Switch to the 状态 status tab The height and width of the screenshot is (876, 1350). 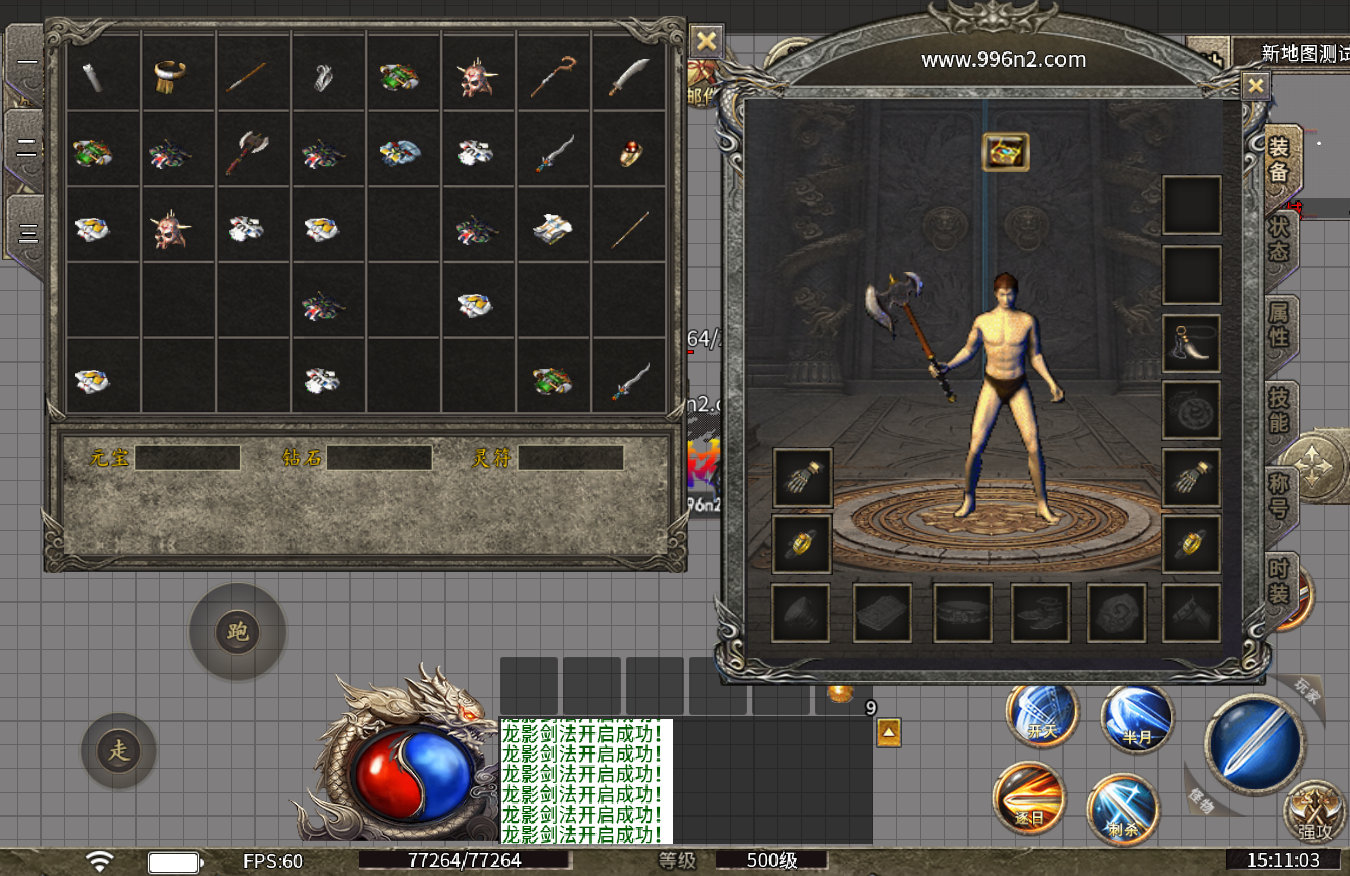click(1279, 240)
